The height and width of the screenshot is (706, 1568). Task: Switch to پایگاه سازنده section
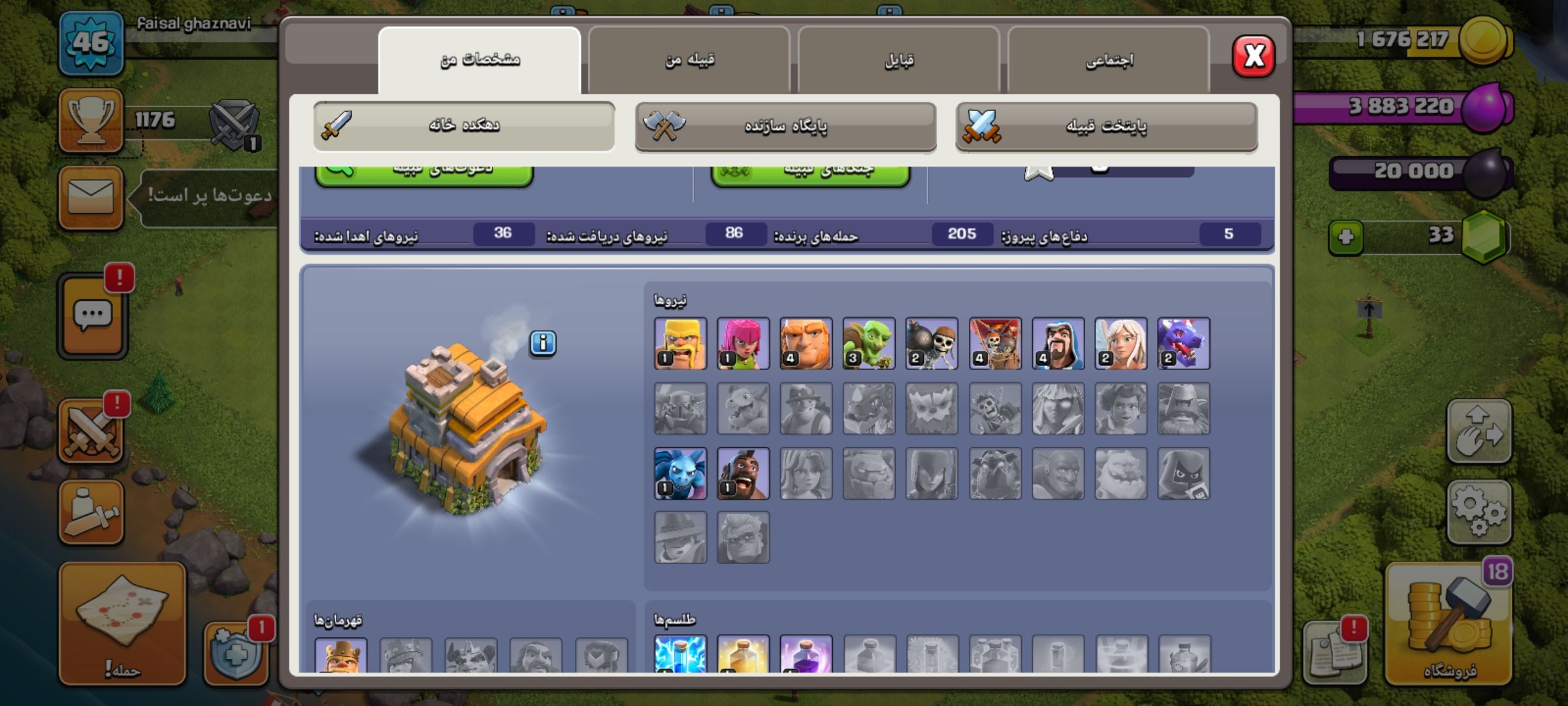tap(785, 126)
